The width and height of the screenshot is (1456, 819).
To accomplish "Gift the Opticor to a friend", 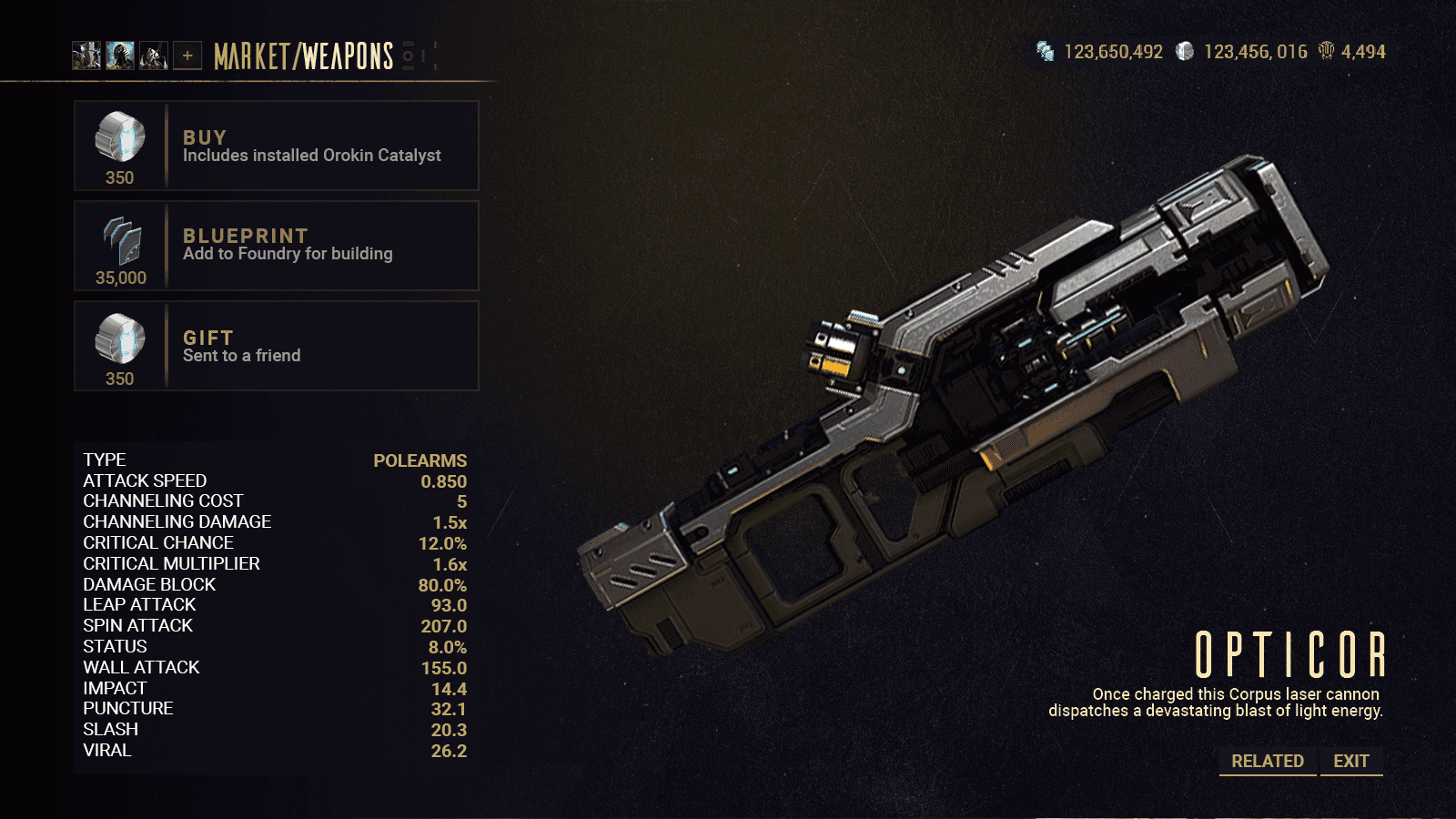I will tap(276, 346).
